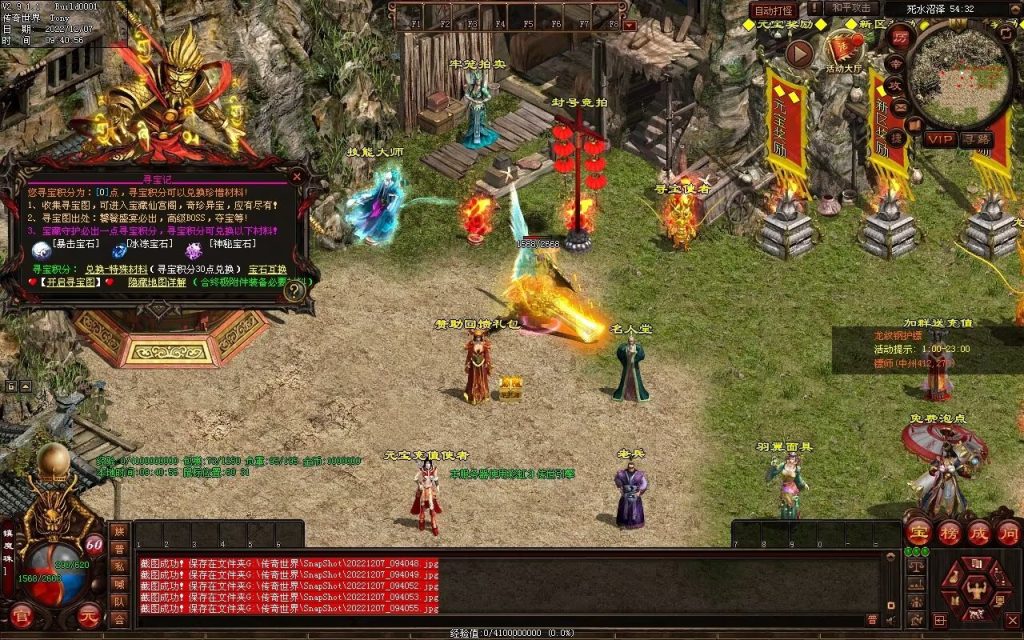Click the exclamation mark button
Viewport: 1024px width, 640px height.
tap(815, 9)
